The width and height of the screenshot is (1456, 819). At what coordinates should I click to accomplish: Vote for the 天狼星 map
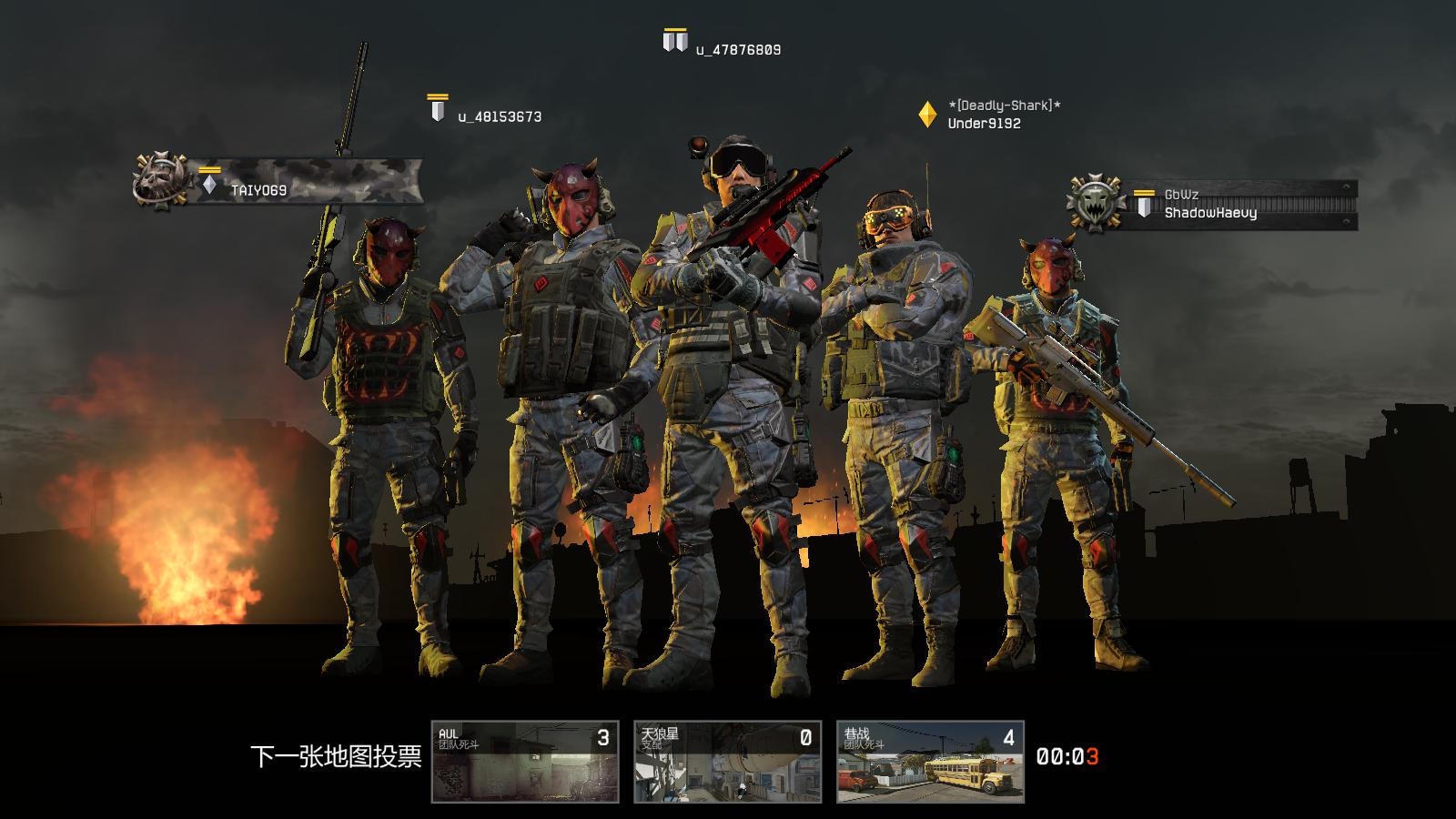[x=727, y=762]
